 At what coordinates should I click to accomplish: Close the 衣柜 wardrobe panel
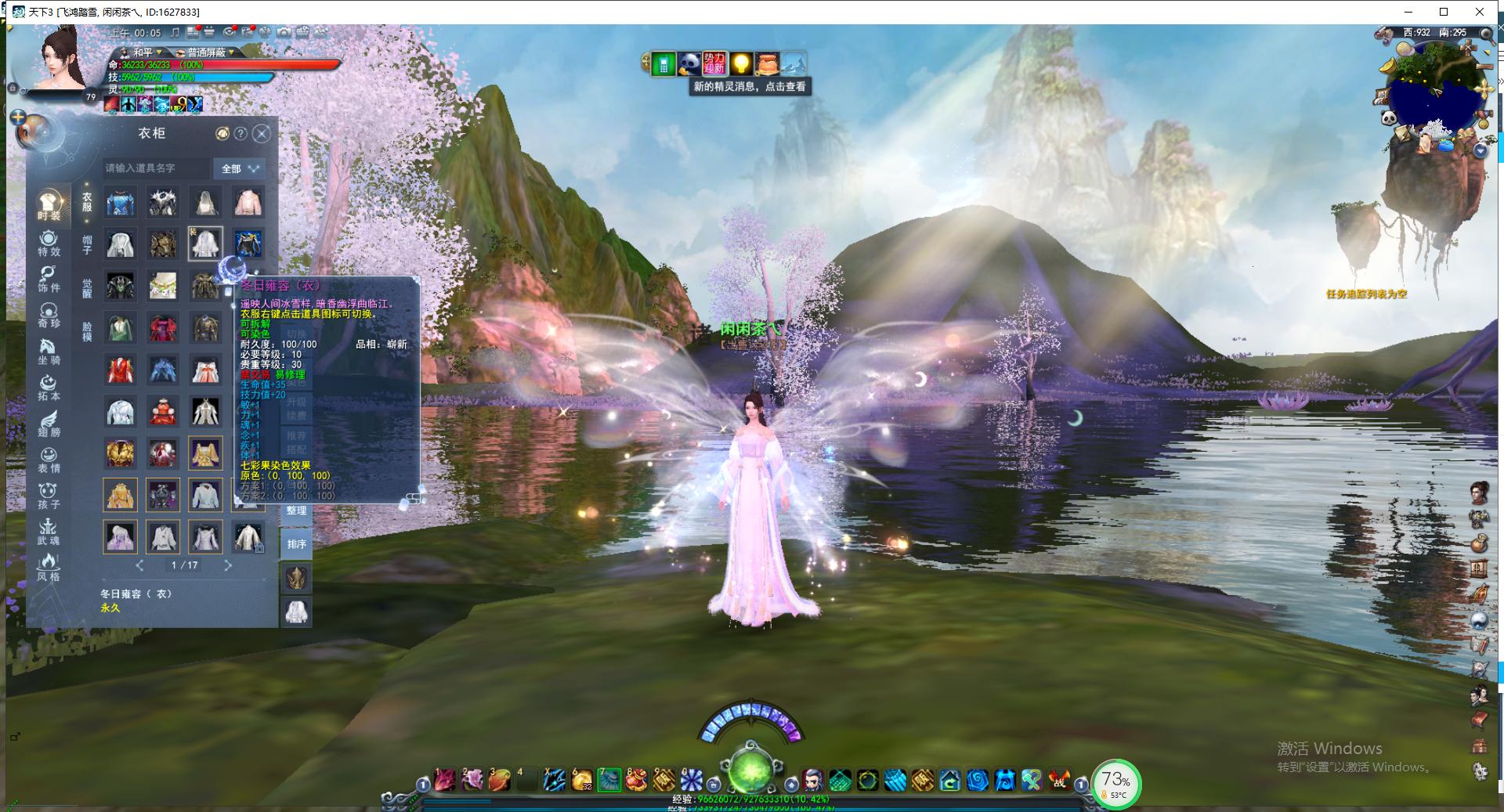pyautogui.click(x=262, y=134)
